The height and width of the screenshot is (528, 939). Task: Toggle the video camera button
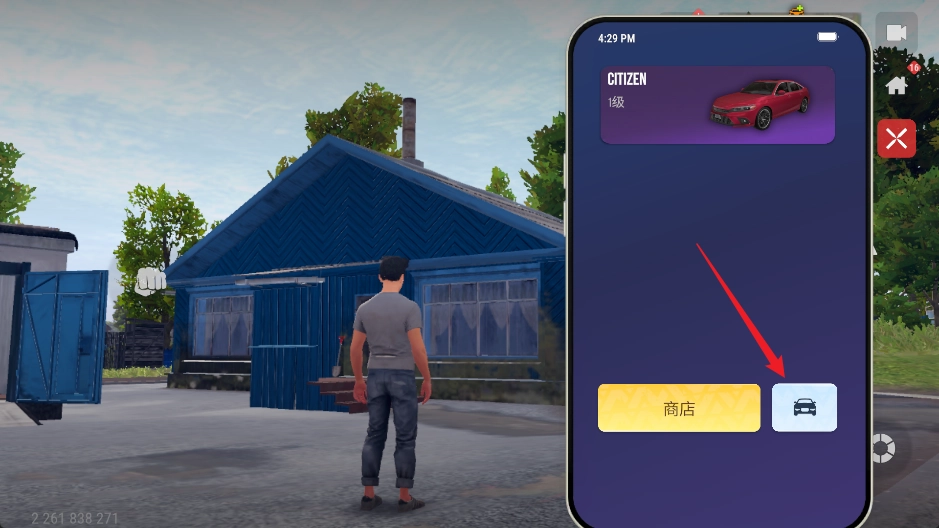coord(896,33)
